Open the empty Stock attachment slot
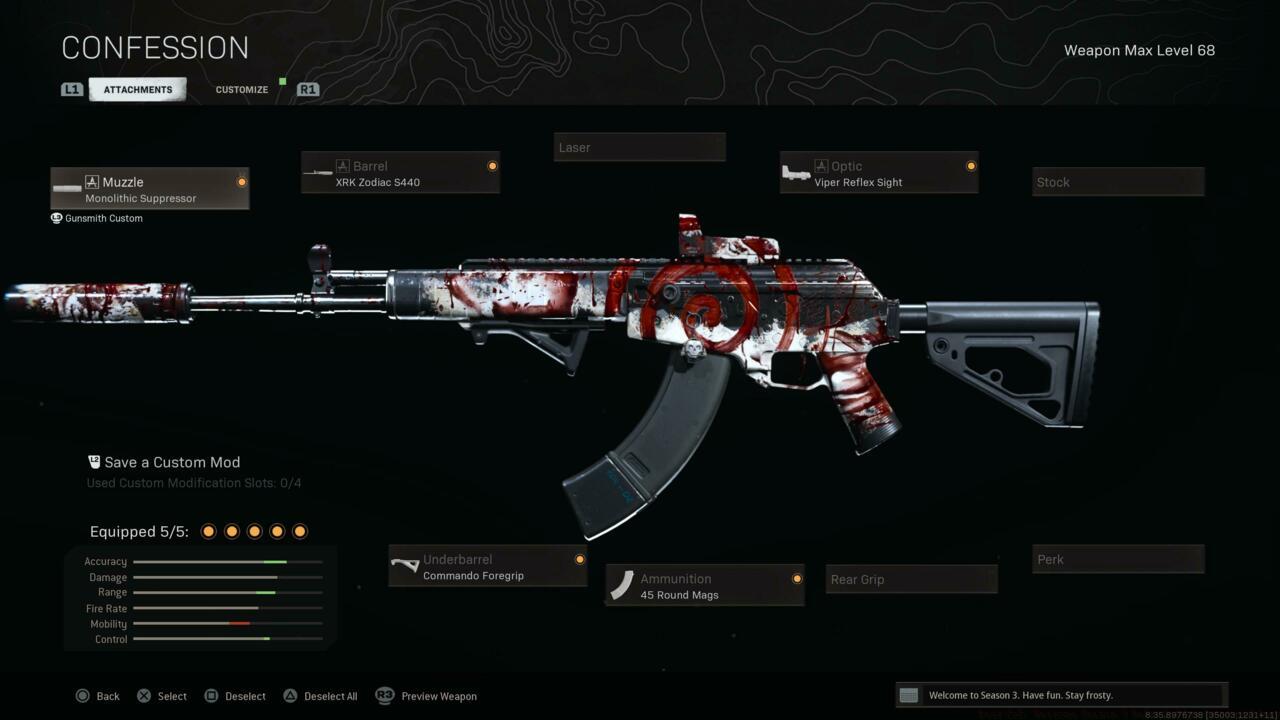 coord(1117,182)
